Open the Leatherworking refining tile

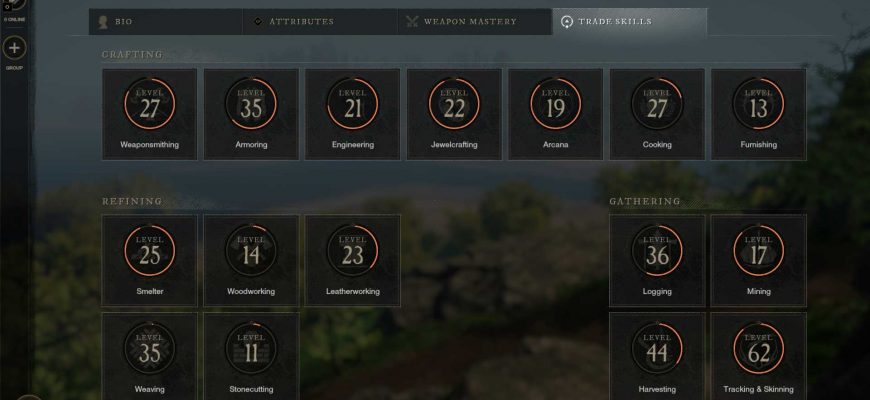tap(353, 260)
